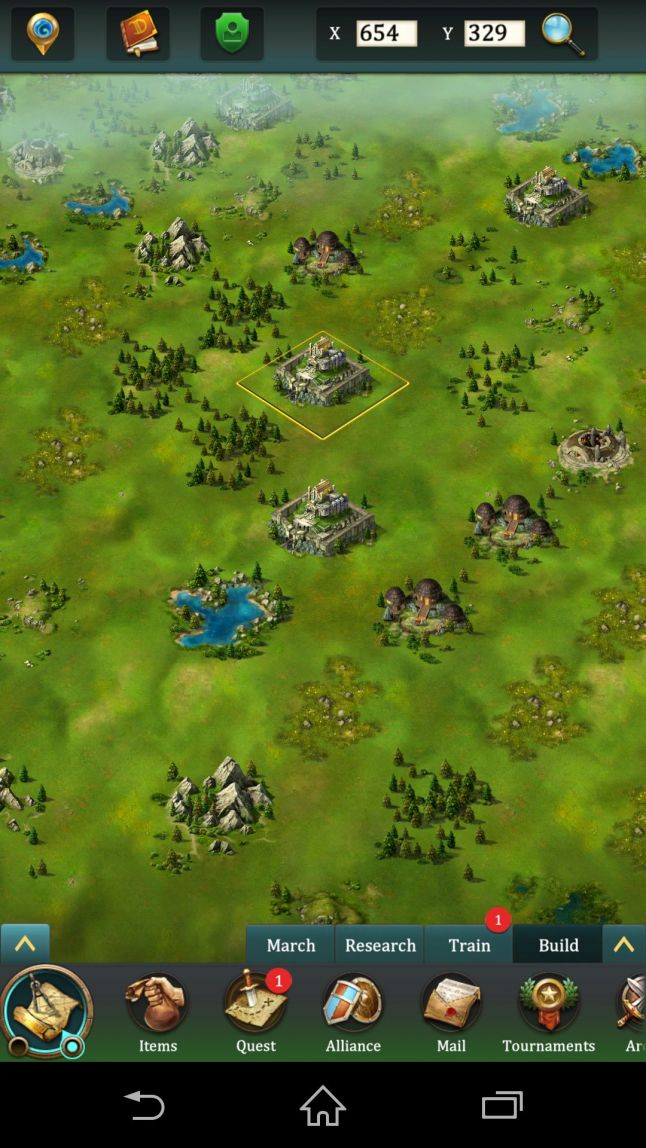
Task: Tap the round map and compass button
Action: [x=46, y=1011]
